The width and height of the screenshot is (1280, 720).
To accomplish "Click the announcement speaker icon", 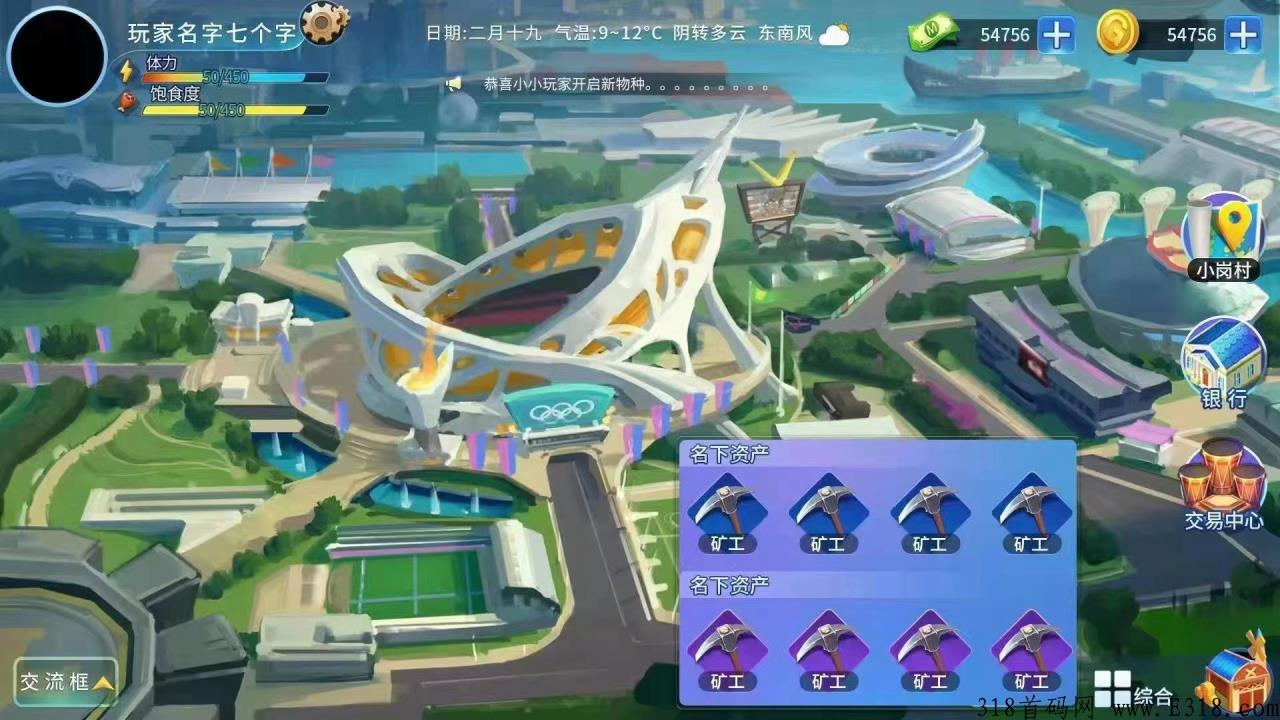I will click(x=452, y=86).
